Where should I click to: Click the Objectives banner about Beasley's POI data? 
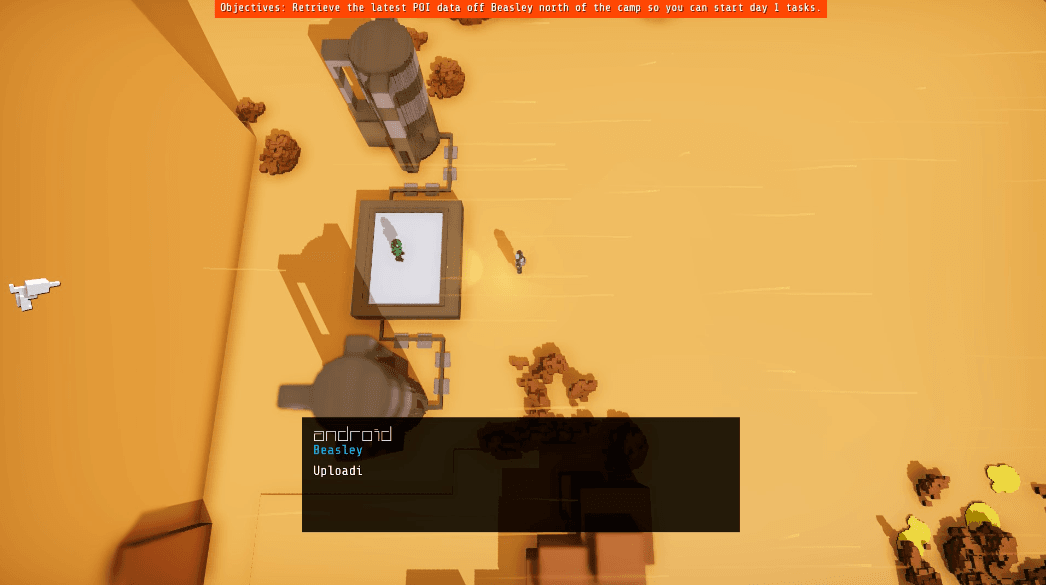(520, 8)
